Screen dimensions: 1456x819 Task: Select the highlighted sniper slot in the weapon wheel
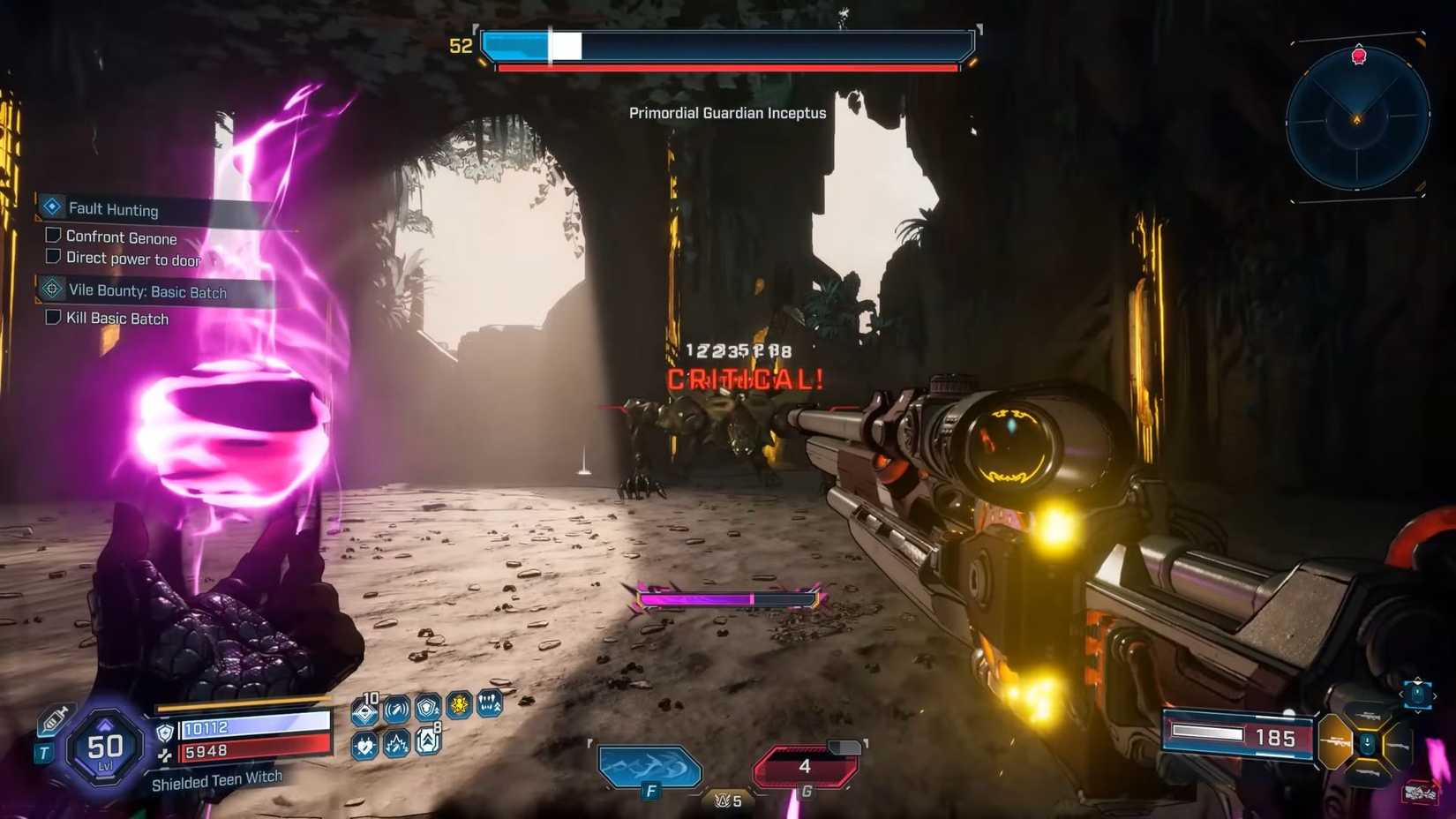tap(1335, 741)
